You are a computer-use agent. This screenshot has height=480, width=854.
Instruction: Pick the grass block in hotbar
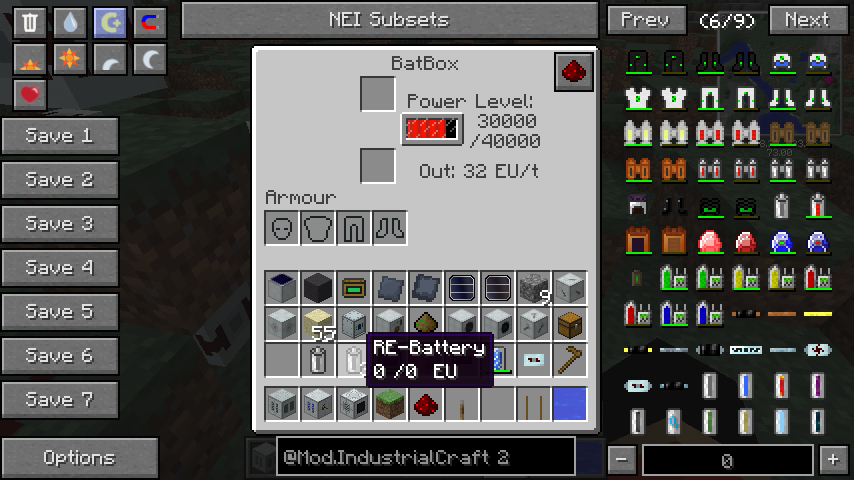(x=388, y=404)
